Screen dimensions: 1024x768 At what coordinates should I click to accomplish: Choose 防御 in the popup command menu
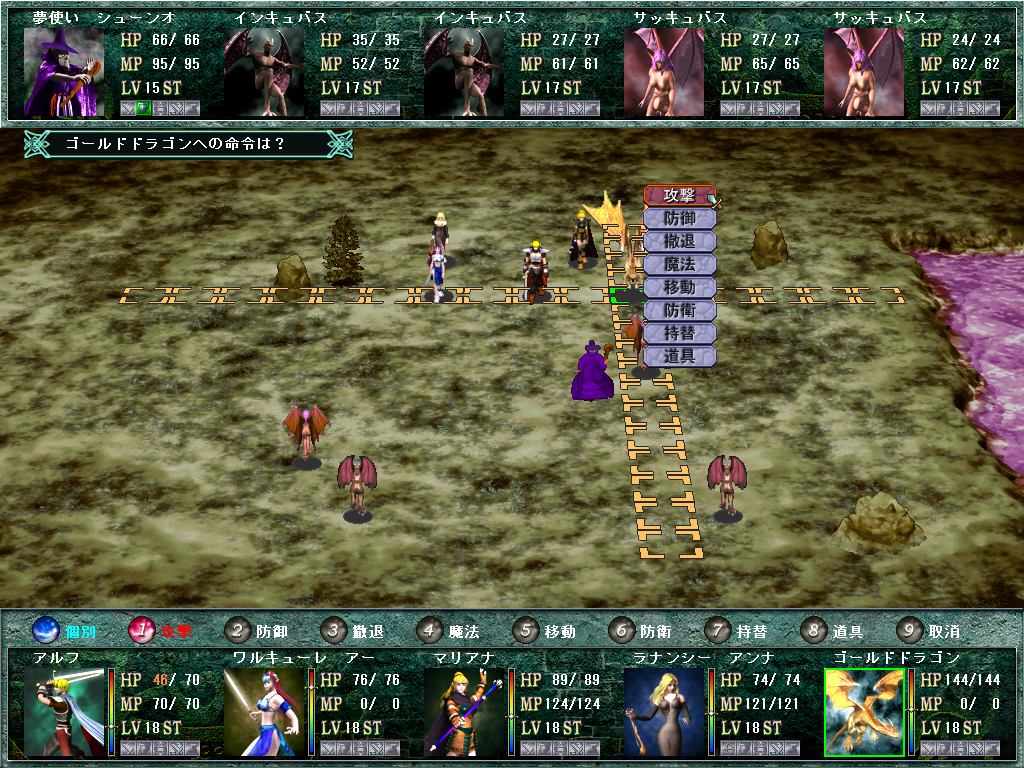(x=679, y=218)
